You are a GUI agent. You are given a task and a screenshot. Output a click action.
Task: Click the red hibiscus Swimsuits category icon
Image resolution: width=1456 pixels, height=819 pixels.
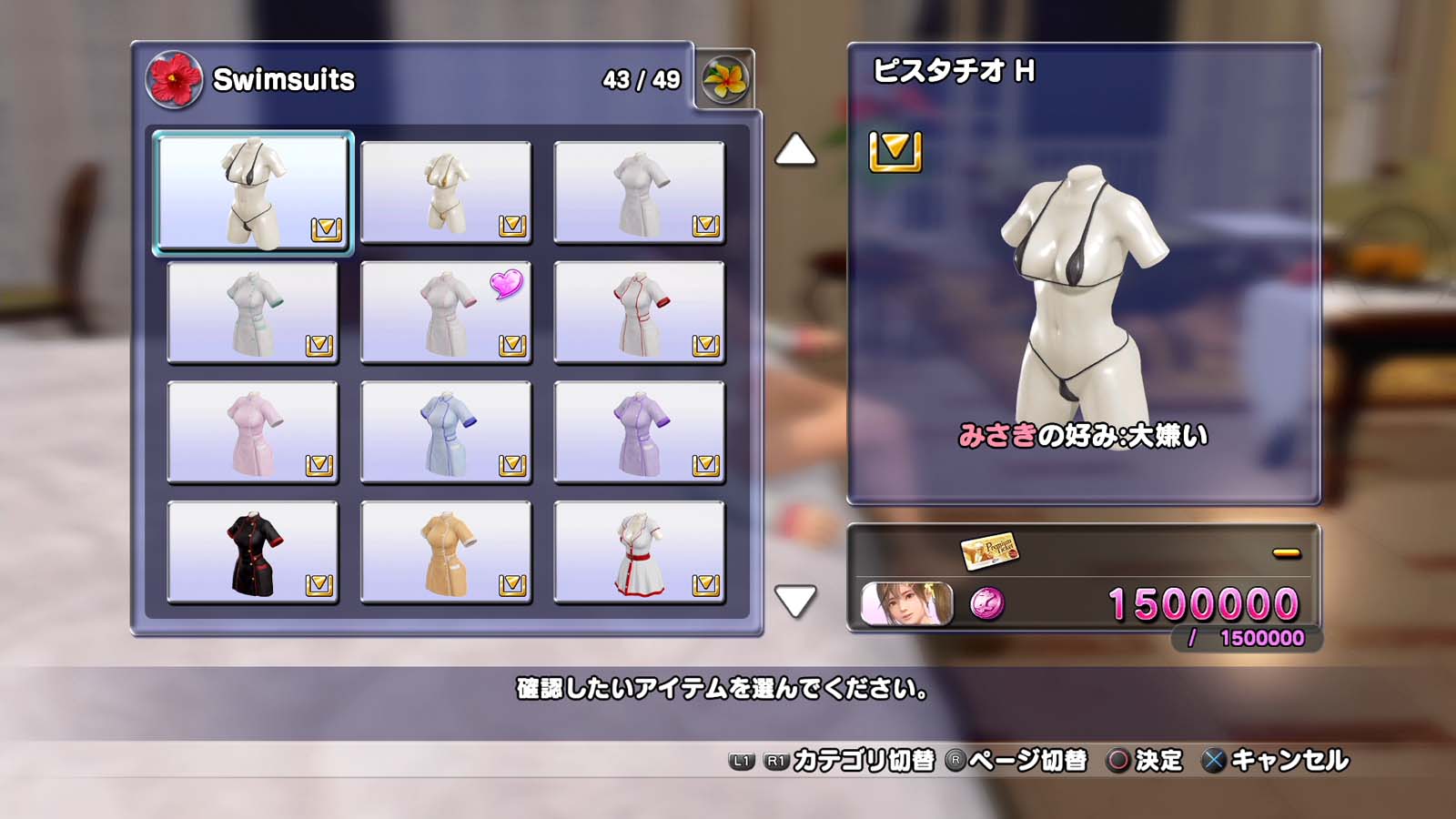pos(174,80)
